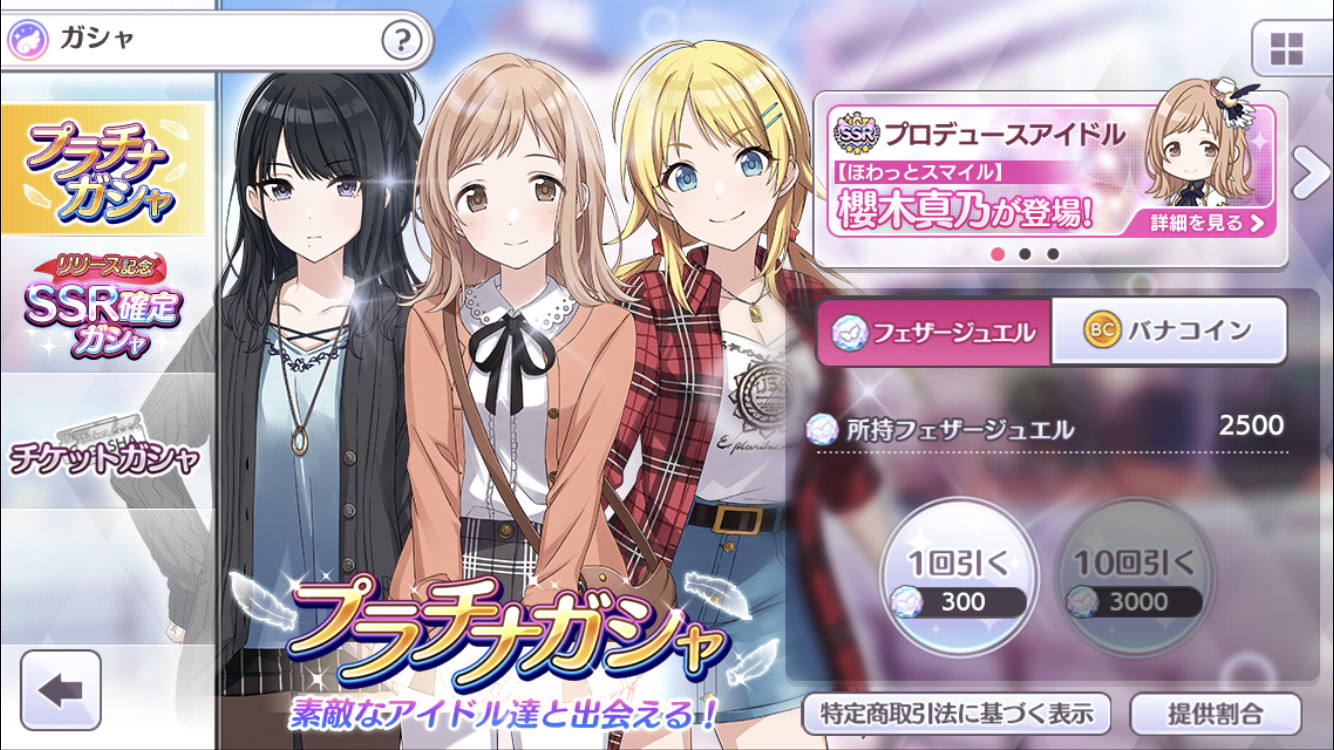Switch to the バナコイン currency tab
The width and height of the screenshot is (1334, 750).
(x=1169, y=330)
